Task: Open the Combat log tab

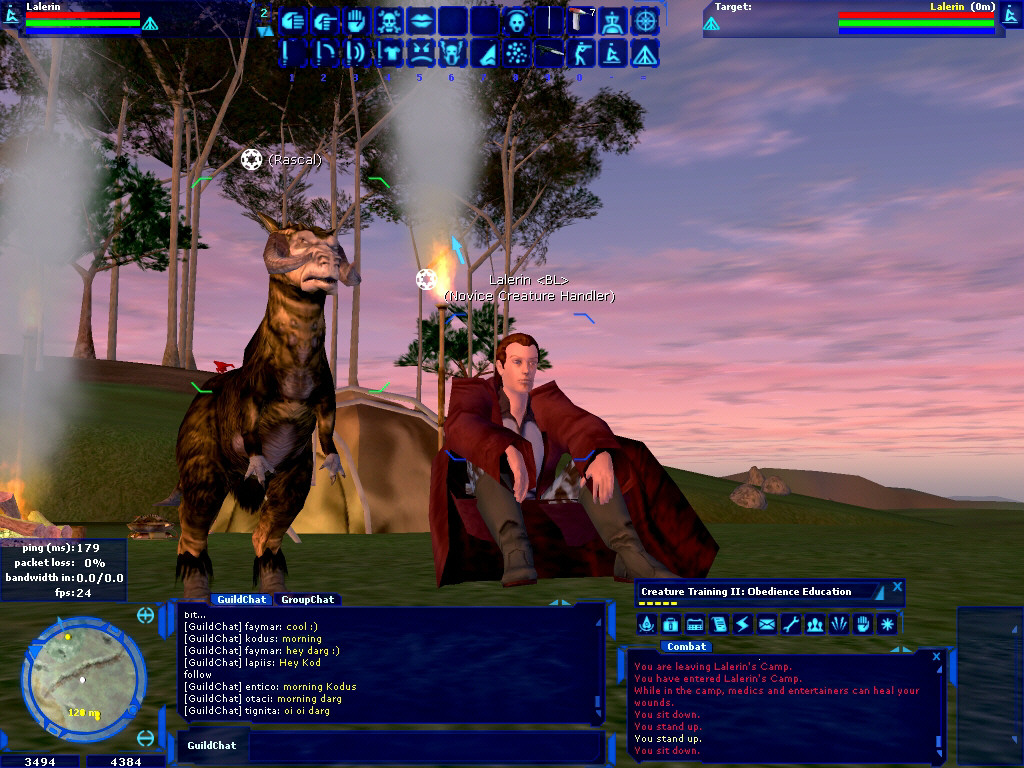Action: pyautogui.click(x=687, y=647)
